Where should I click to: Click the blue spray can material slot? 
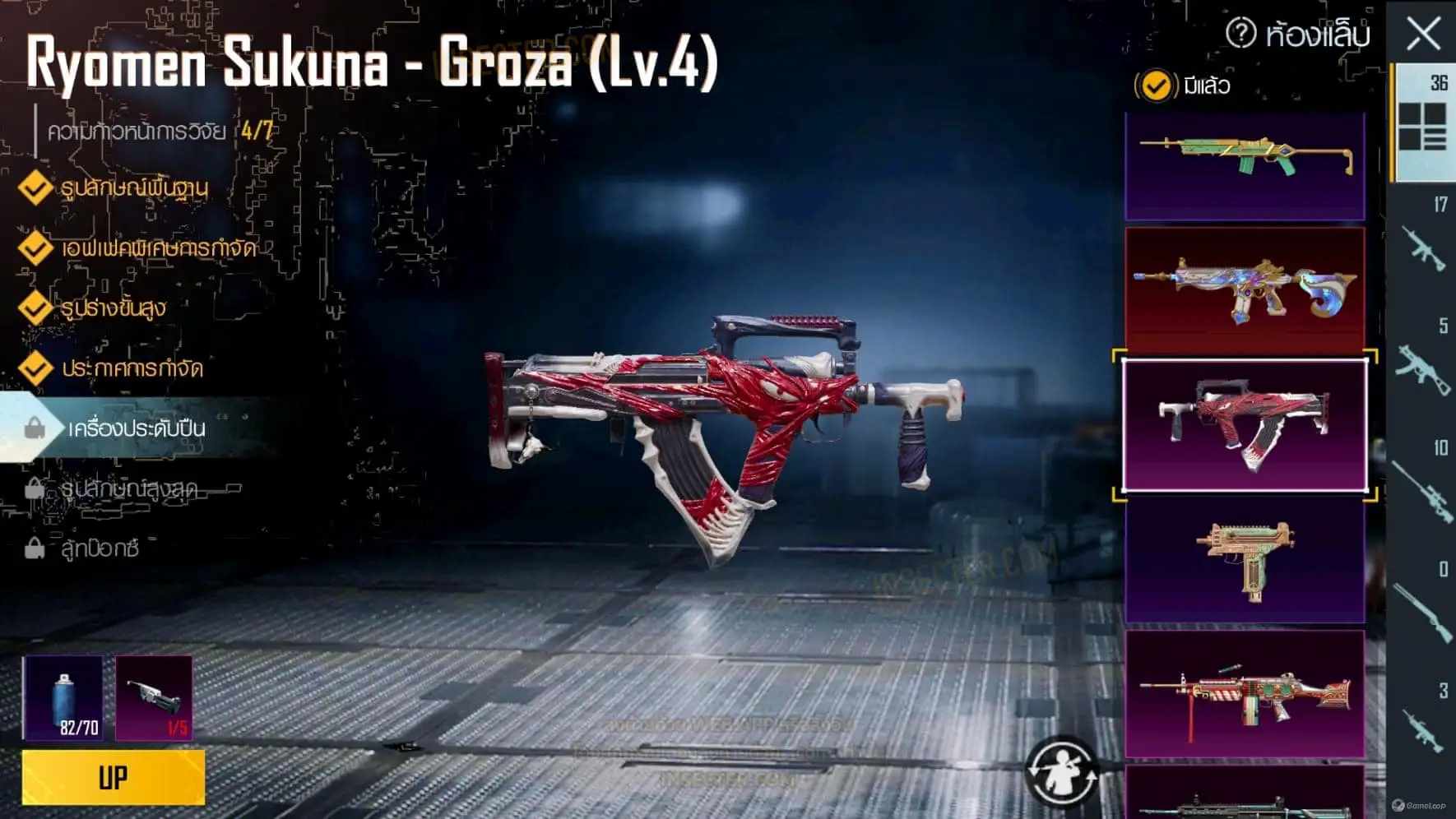pos(63,698)
